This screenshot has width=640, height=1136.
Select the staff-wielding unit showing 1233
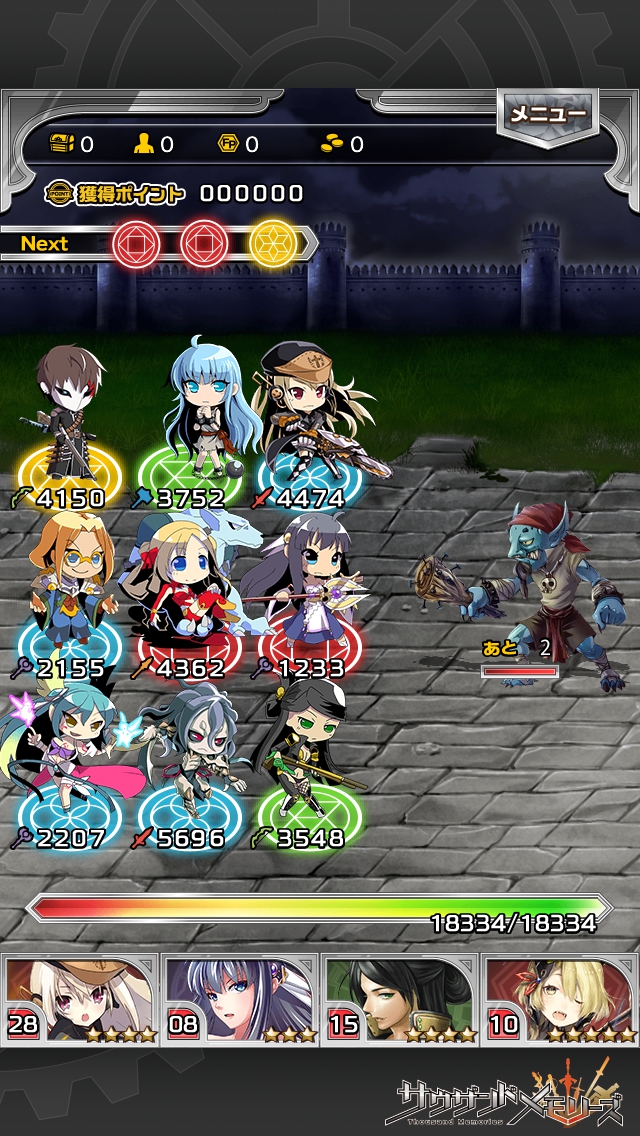point(300,590)
